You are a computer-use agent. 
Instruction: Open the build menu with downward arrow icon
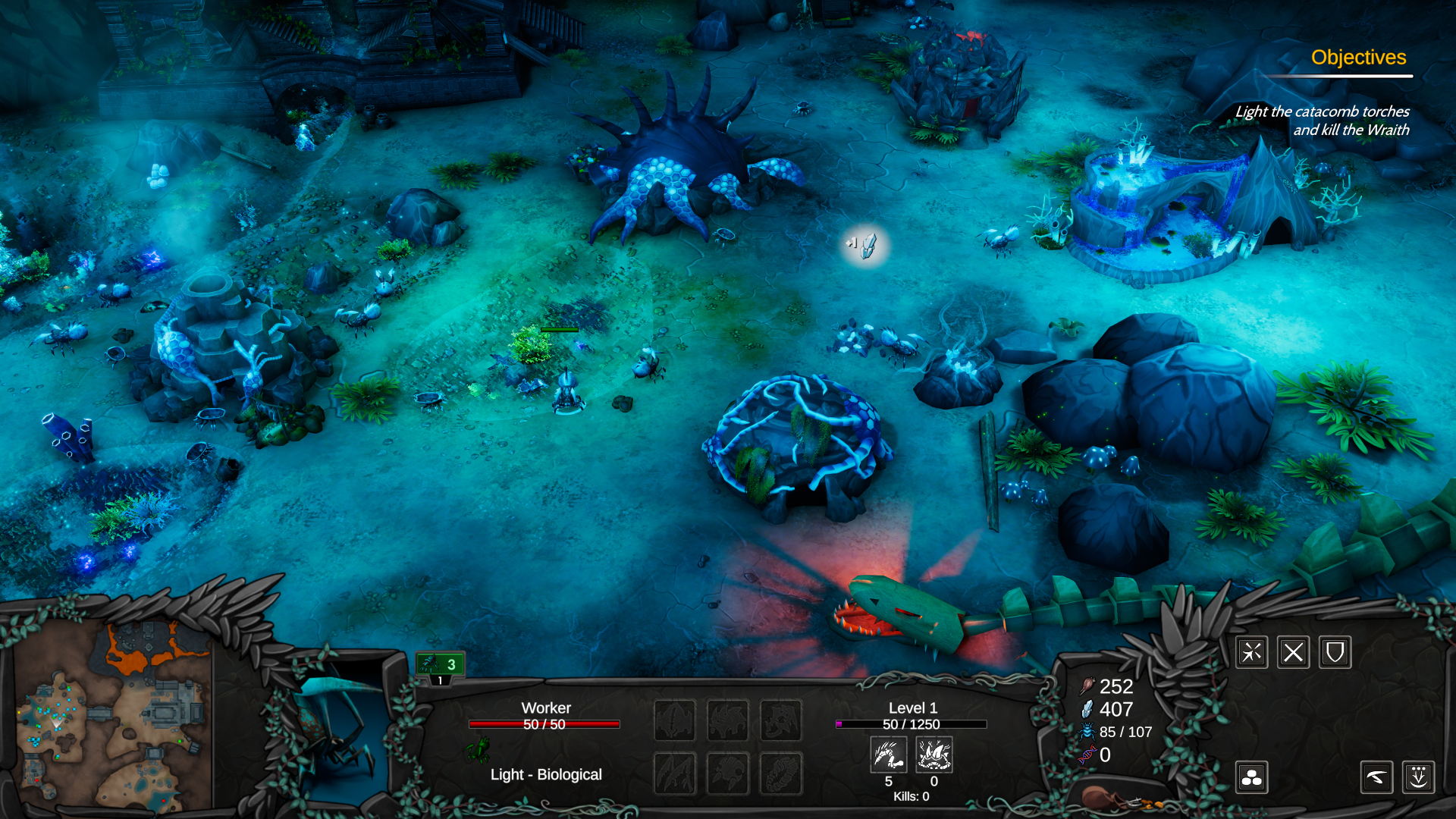[1418, 777]
